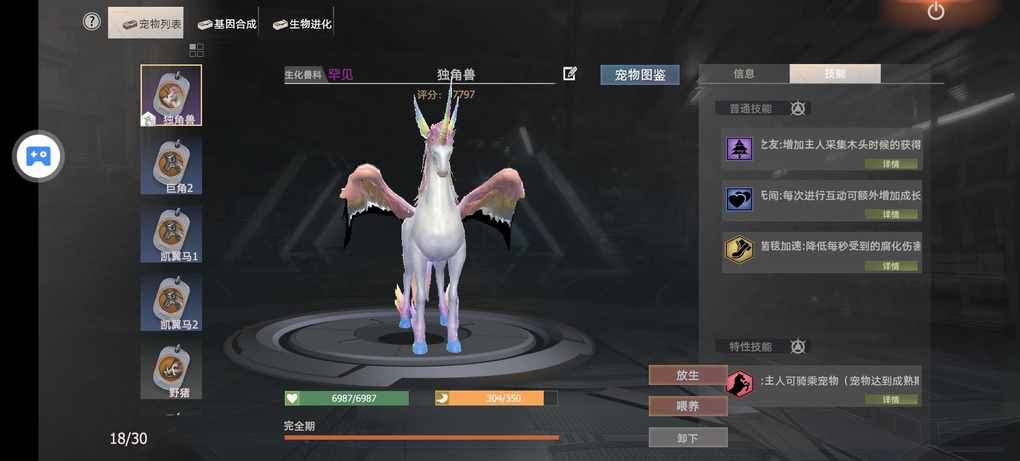The width and height of the screenshot is (1020, 461).
Task: Select the 巨角2 pet tag
Action: (171, 165)
